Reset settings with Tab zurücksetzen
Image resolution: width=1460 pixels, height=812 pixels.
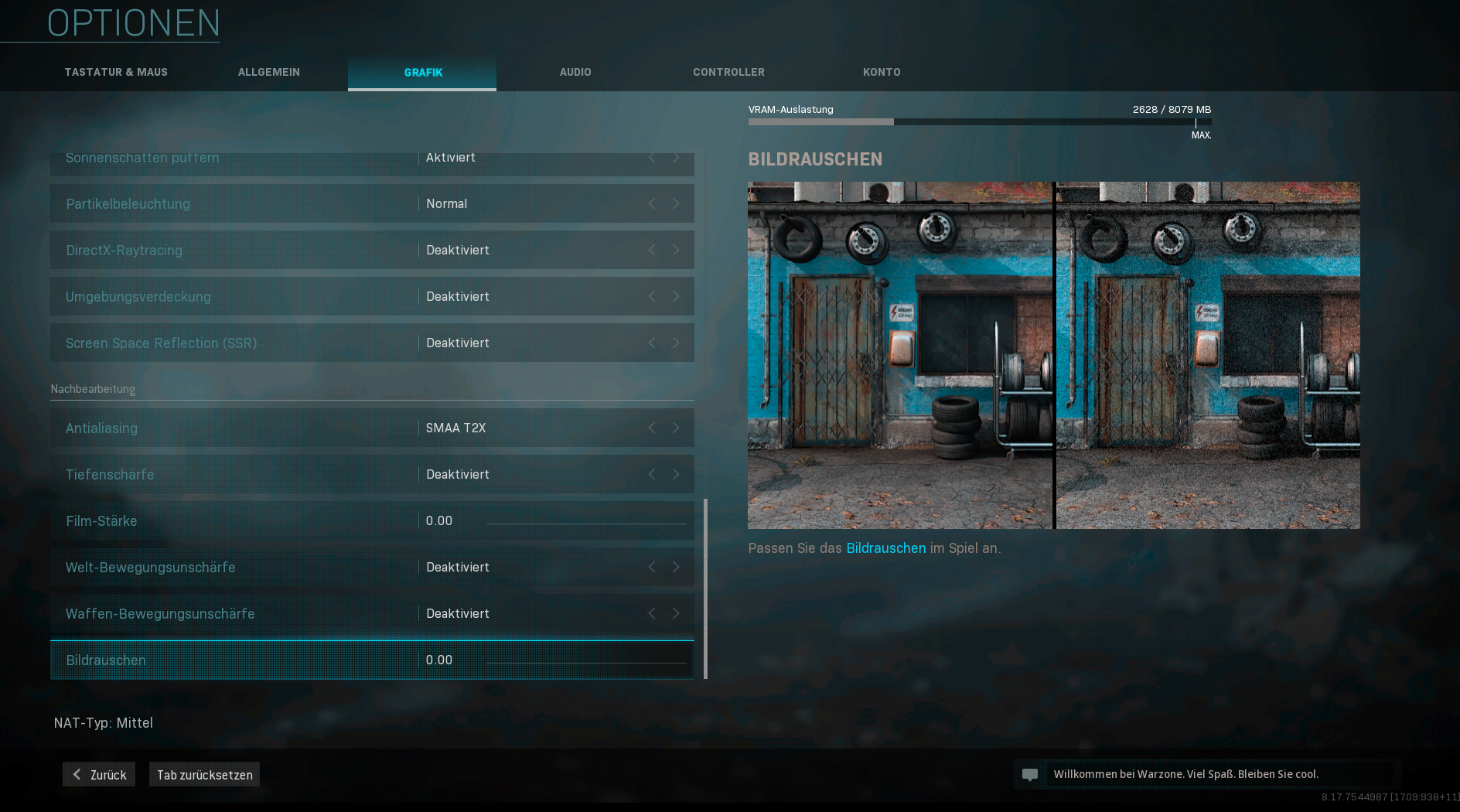click(204, 774)
